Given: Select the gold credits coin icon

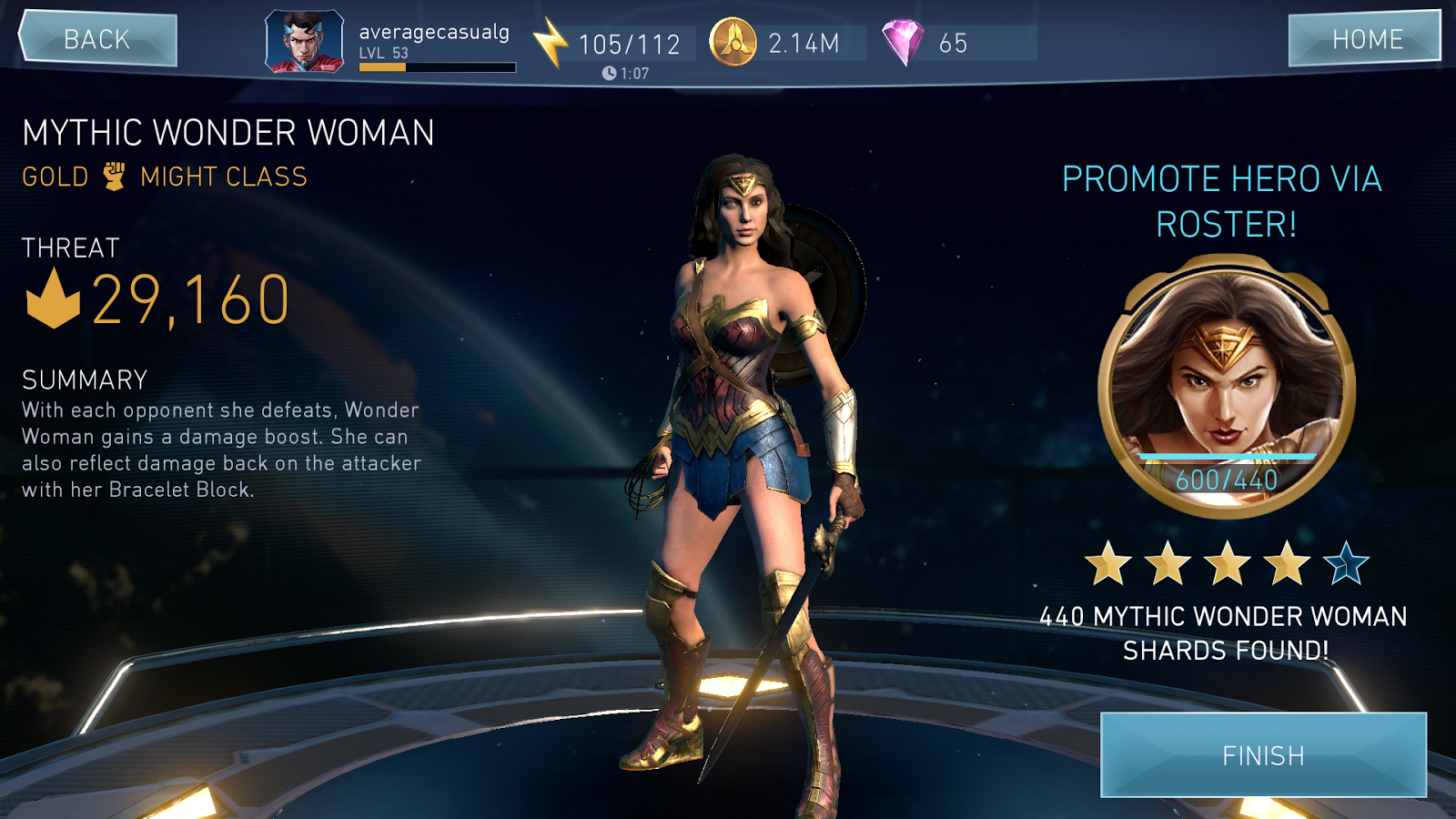Looking at the screenshot, I should coord(733,43).
